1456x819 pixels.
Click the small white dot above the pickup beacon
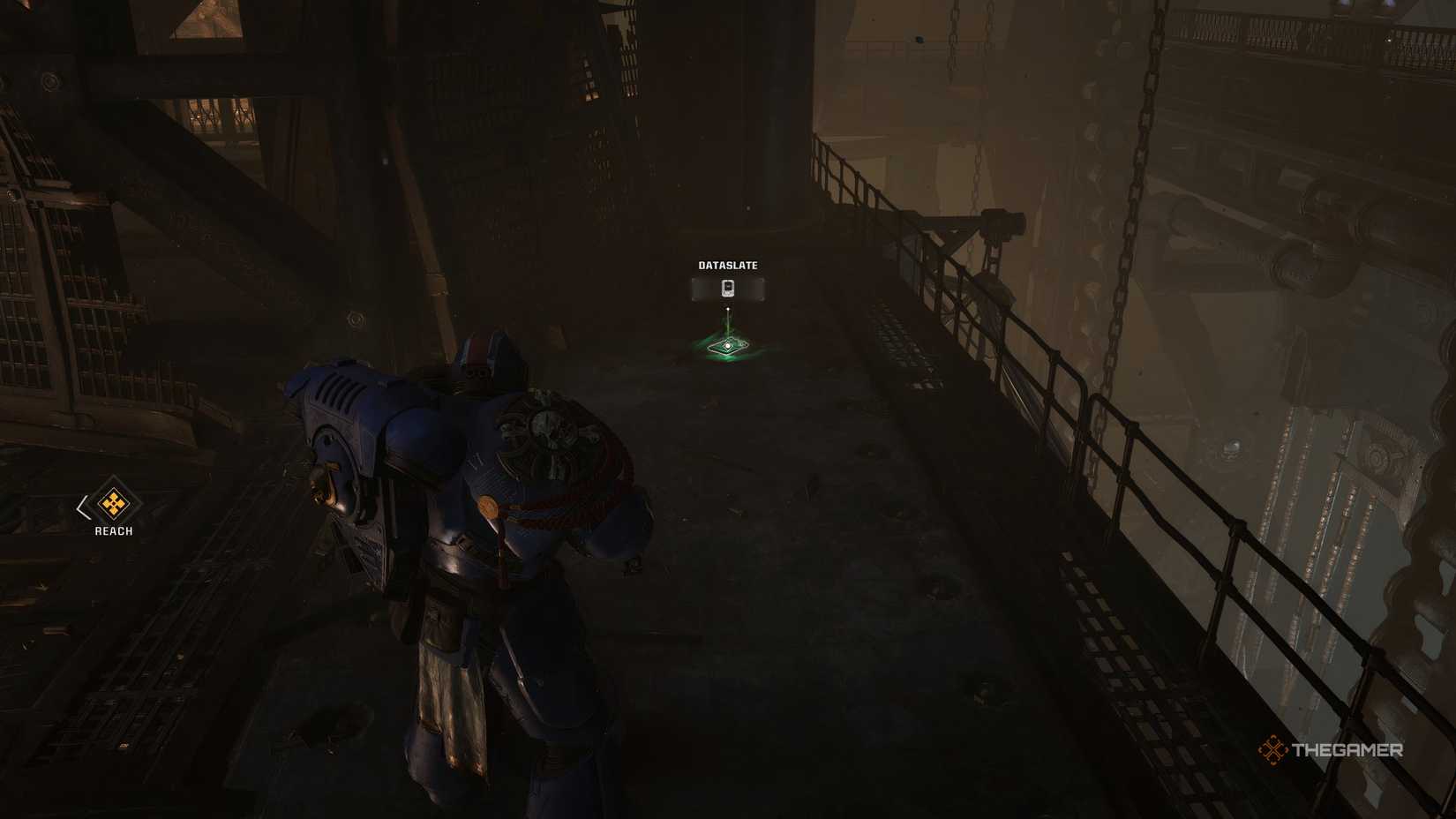pos(726,308)
